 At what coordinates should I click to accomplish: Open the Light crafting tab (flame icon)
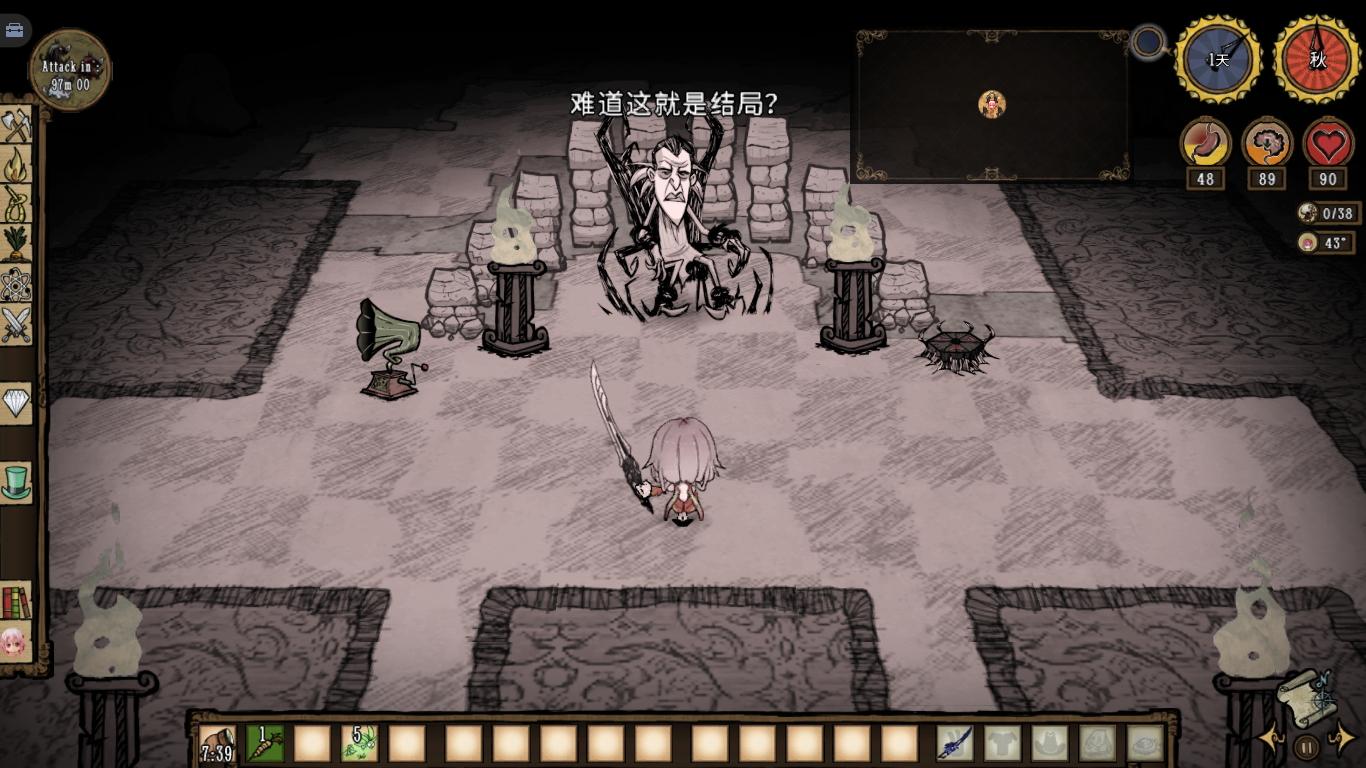point(17,165)
